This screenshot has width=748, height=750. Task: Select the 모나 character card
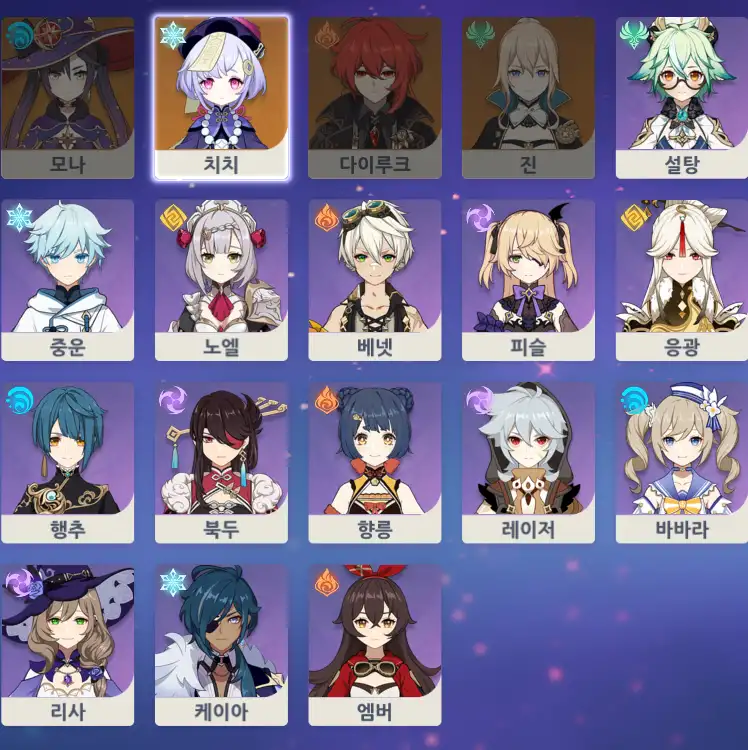[67, 97]
